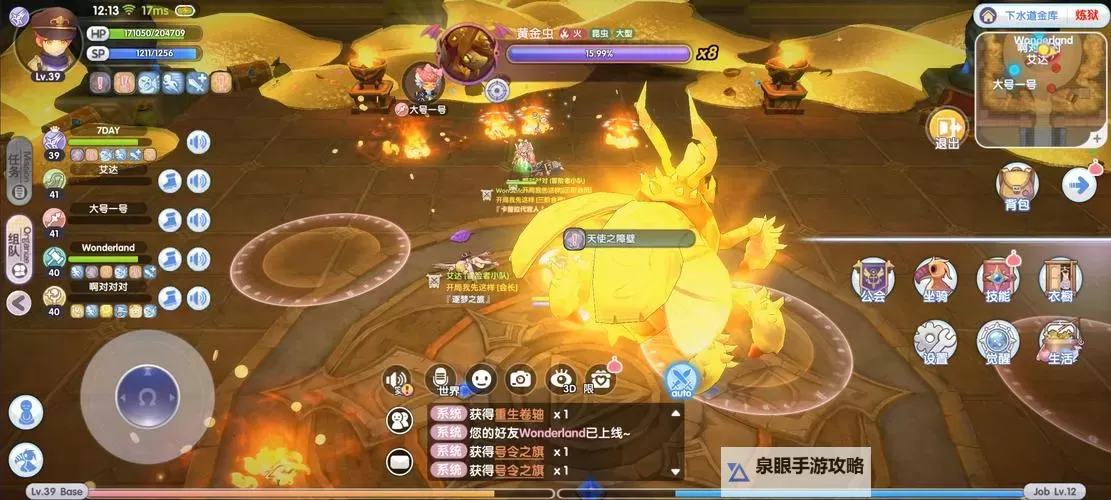
Task: Collapse the party panel with left arrow
Action: (x=18, y=302)
